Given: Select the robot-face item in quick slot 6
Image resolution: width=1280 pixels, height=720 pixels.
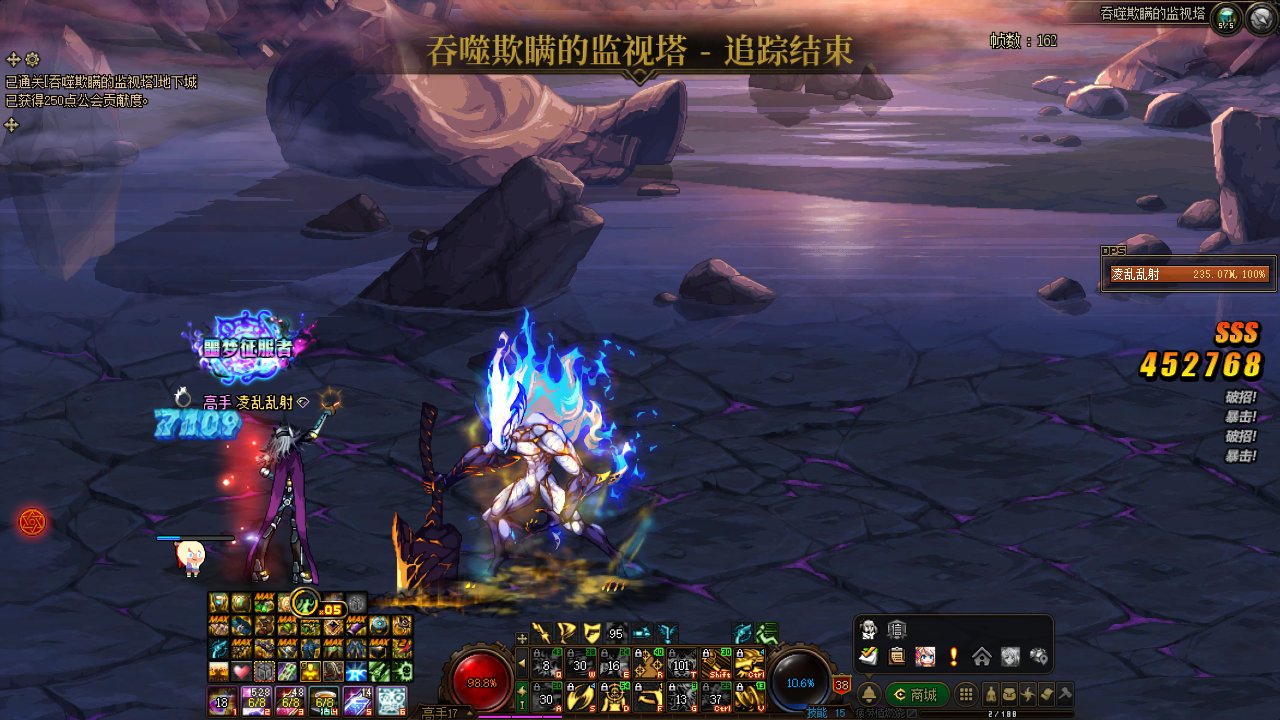Looking at the screenshot, I should 391,701.
